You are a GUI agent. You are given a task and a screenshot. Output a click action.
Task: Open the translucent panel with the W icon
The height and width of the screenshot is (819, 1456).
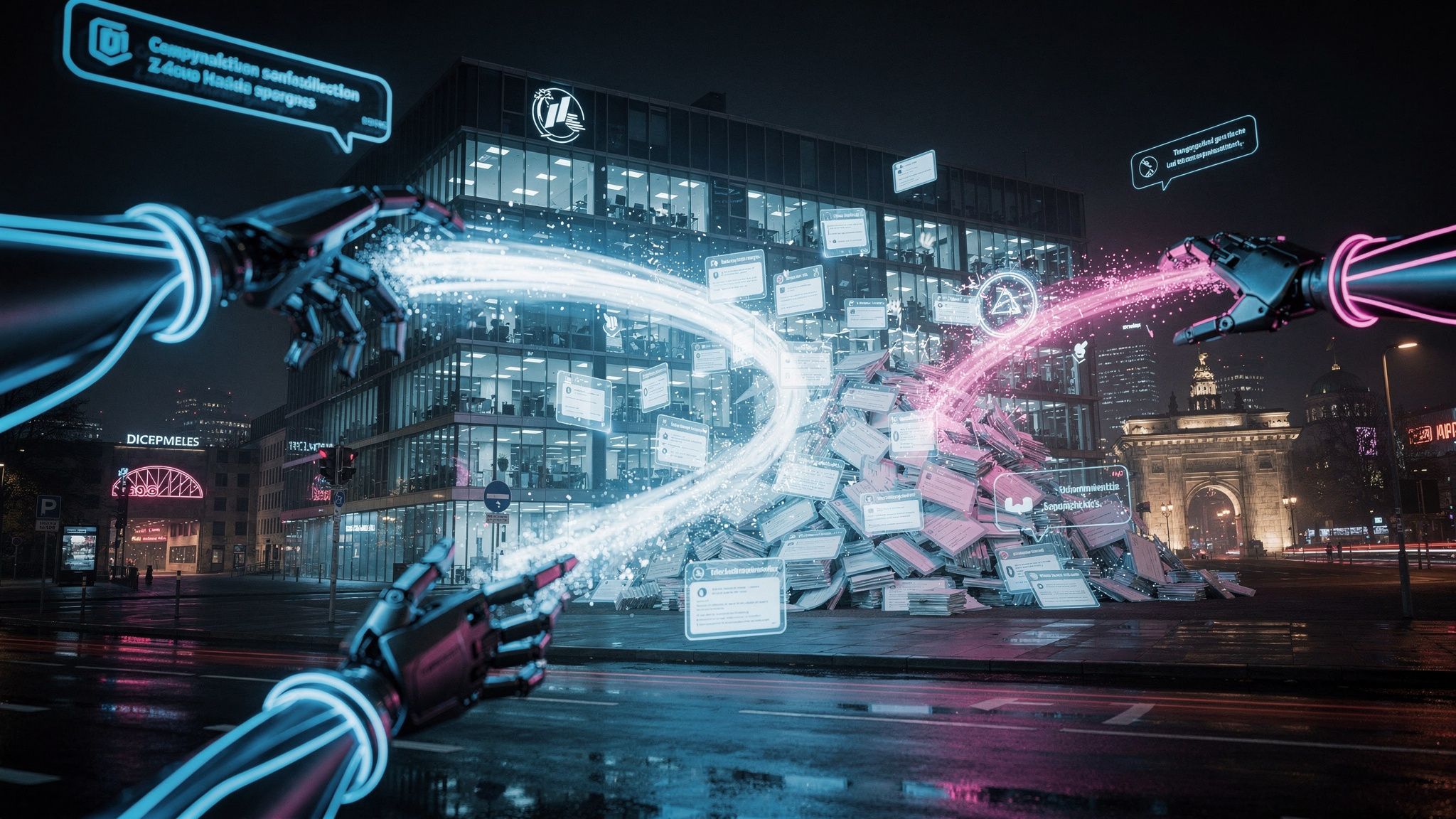[1062, 498]
